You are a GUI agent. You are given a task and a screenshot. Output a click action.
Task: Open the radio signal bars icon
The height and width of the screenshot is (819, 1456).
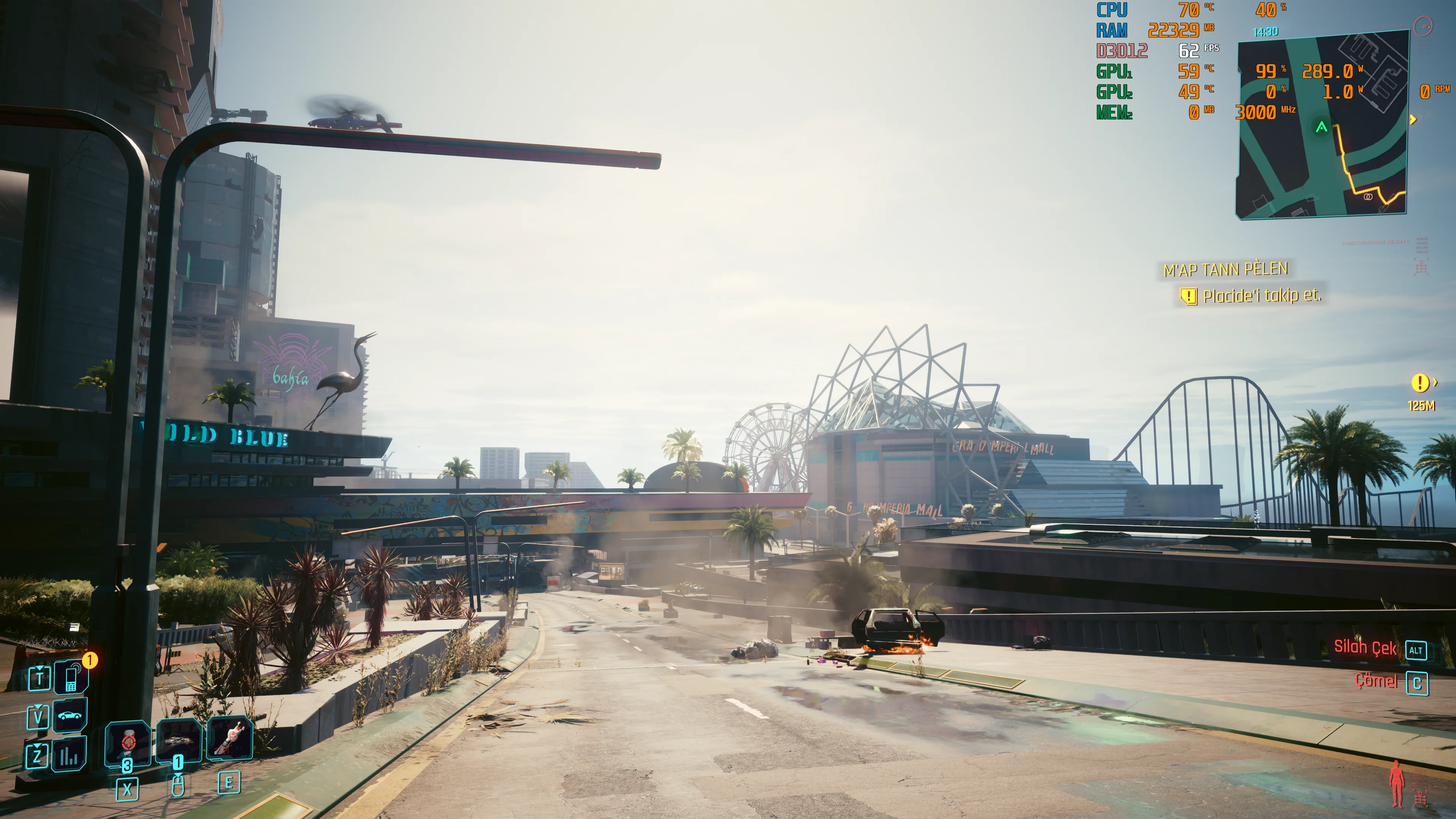[69, 755]
